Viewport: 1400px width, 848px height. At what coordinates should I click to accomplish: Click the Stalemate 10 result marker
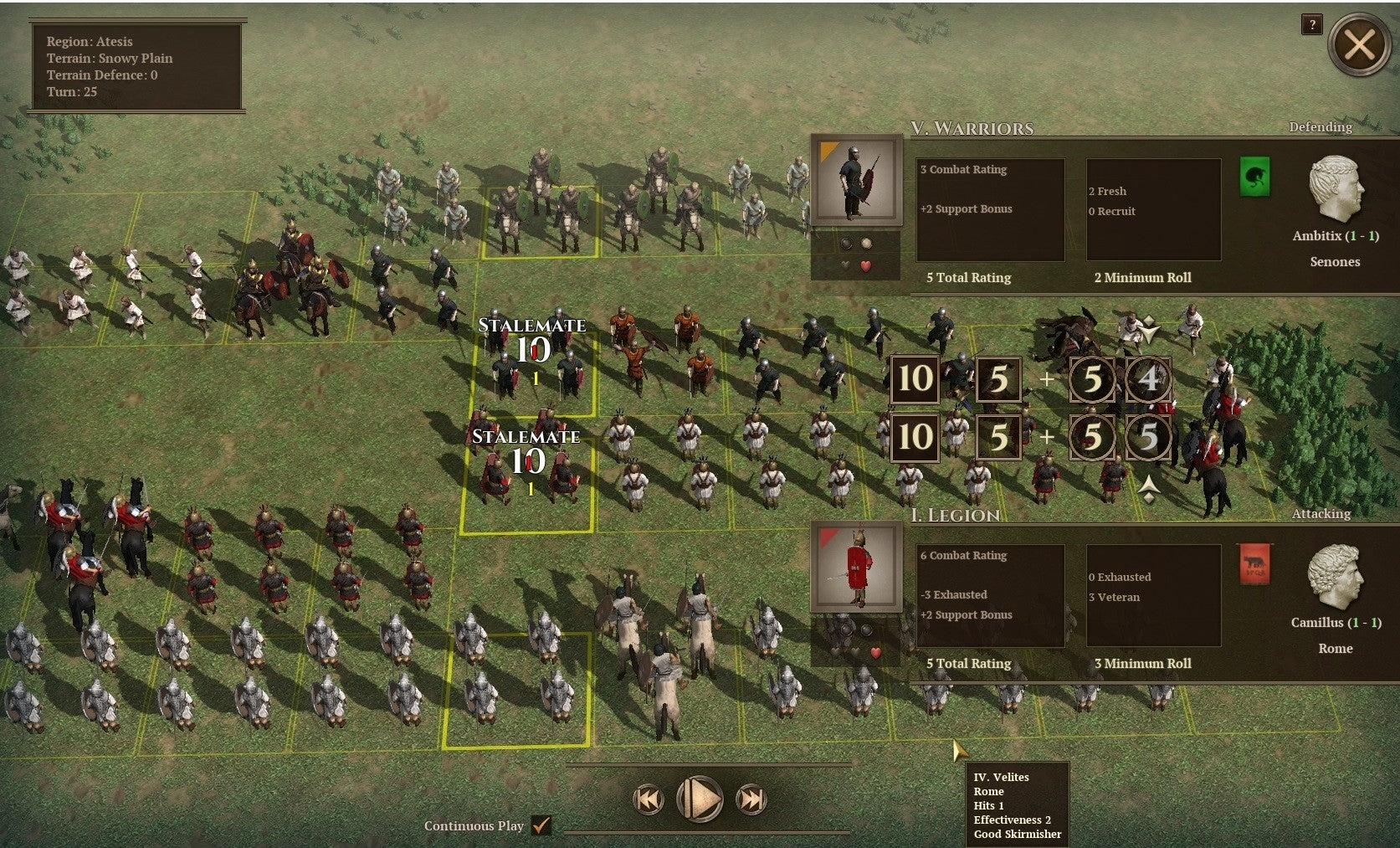533,337
